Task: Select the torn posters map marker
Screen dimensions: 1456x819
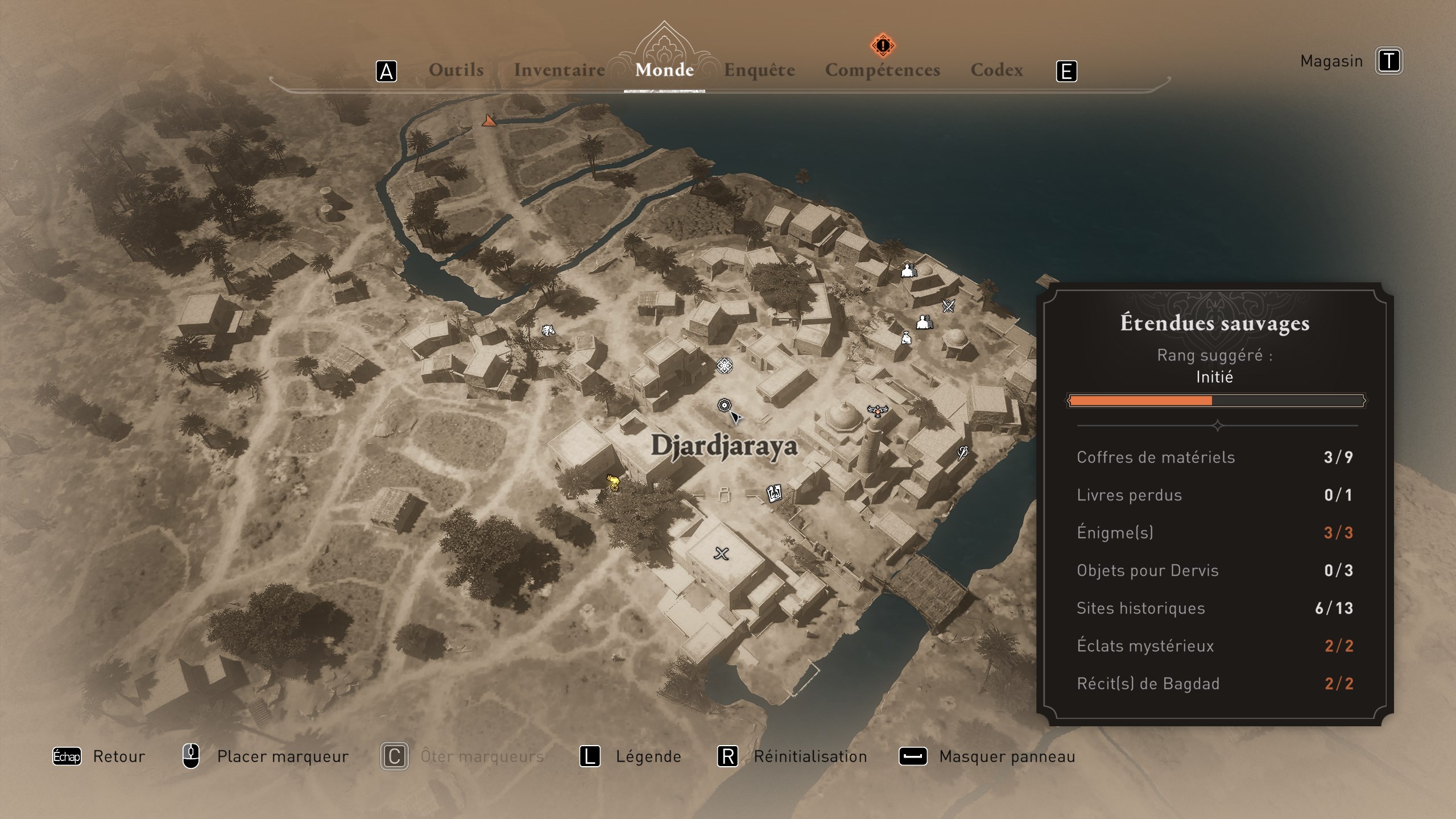Action: coord(774,493)
